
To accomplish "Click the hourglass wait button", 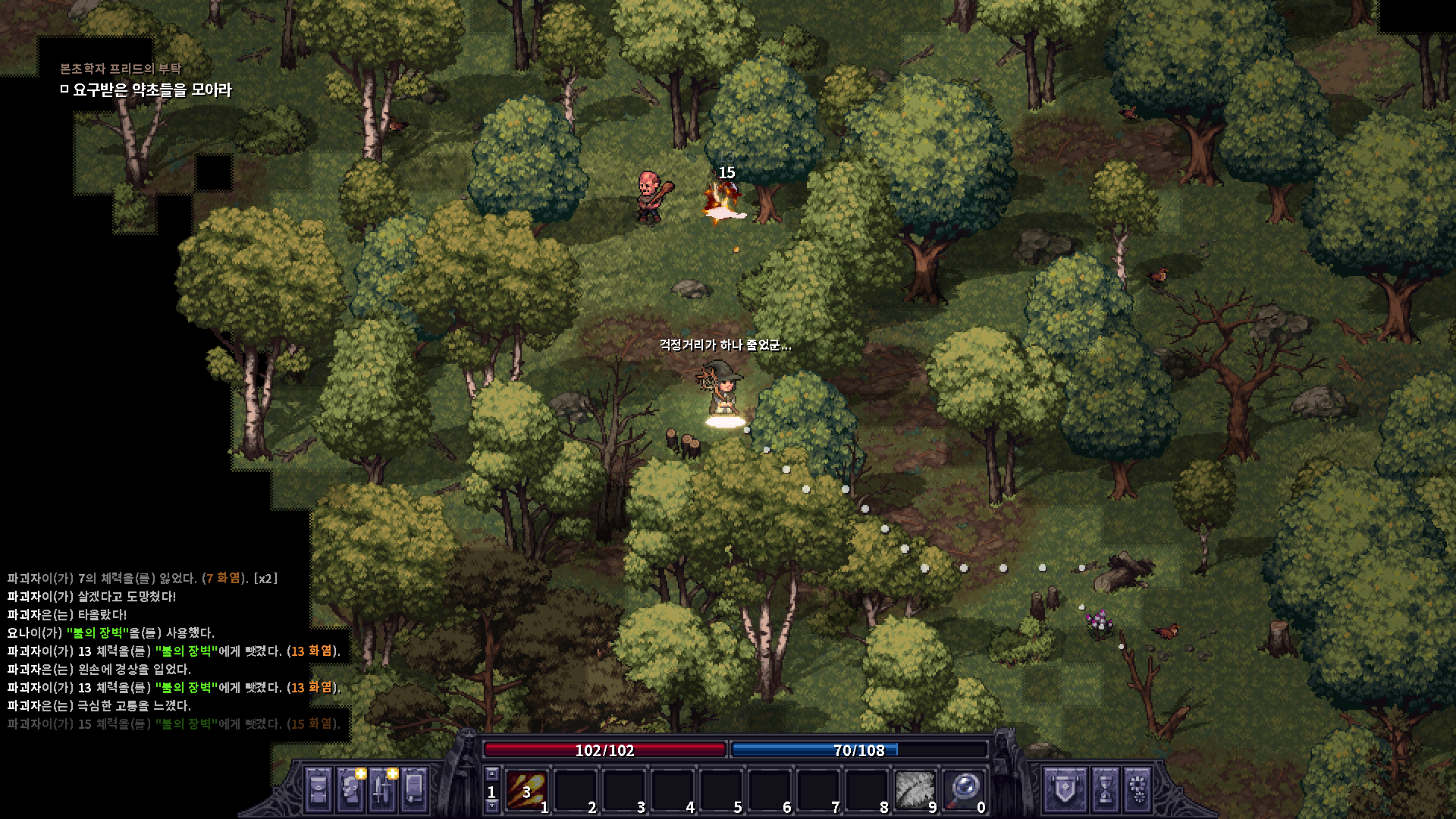I will tap(1105, 790).
